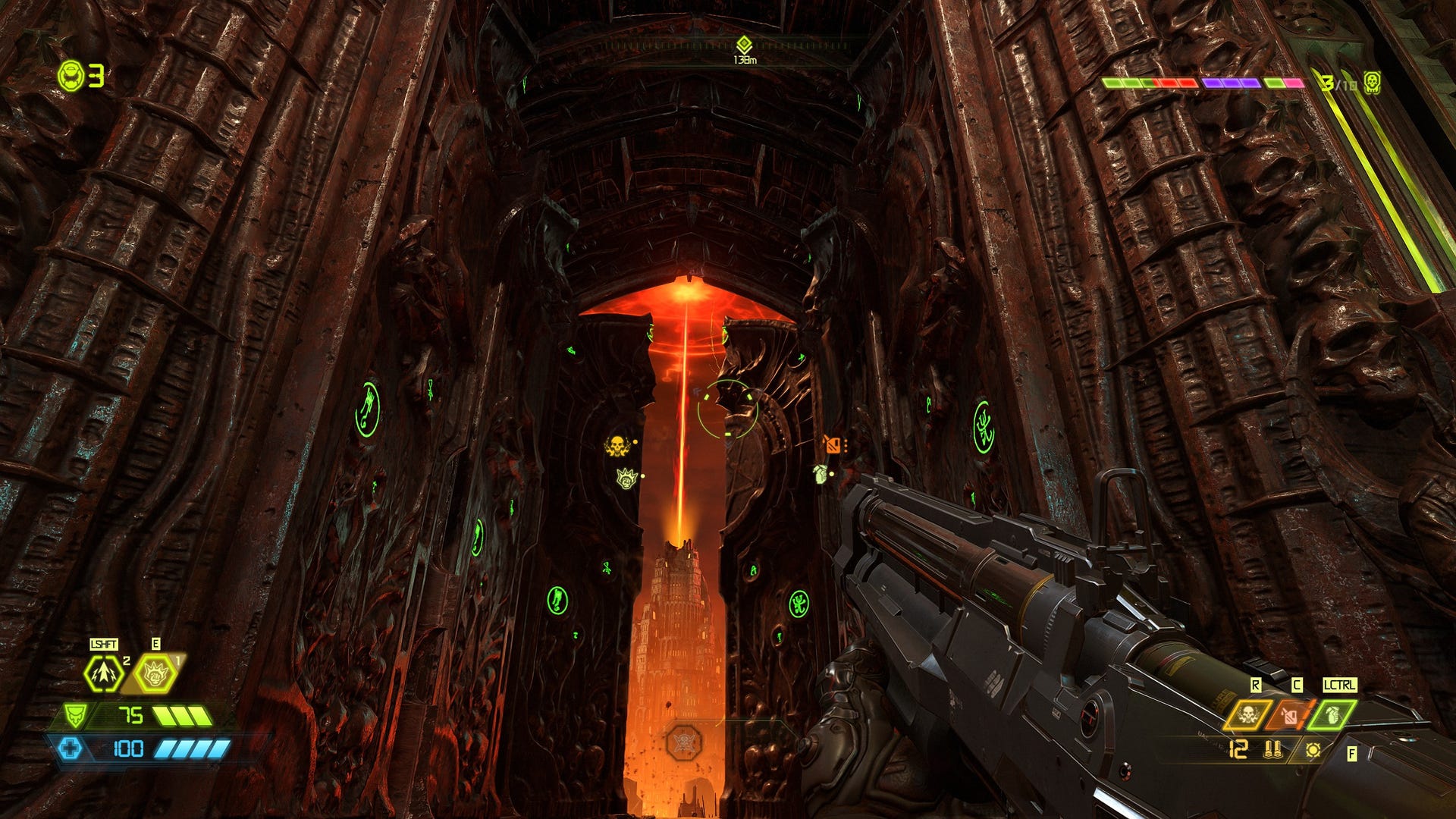Click the demon skull kill-counter icon

pos(1371,82)
